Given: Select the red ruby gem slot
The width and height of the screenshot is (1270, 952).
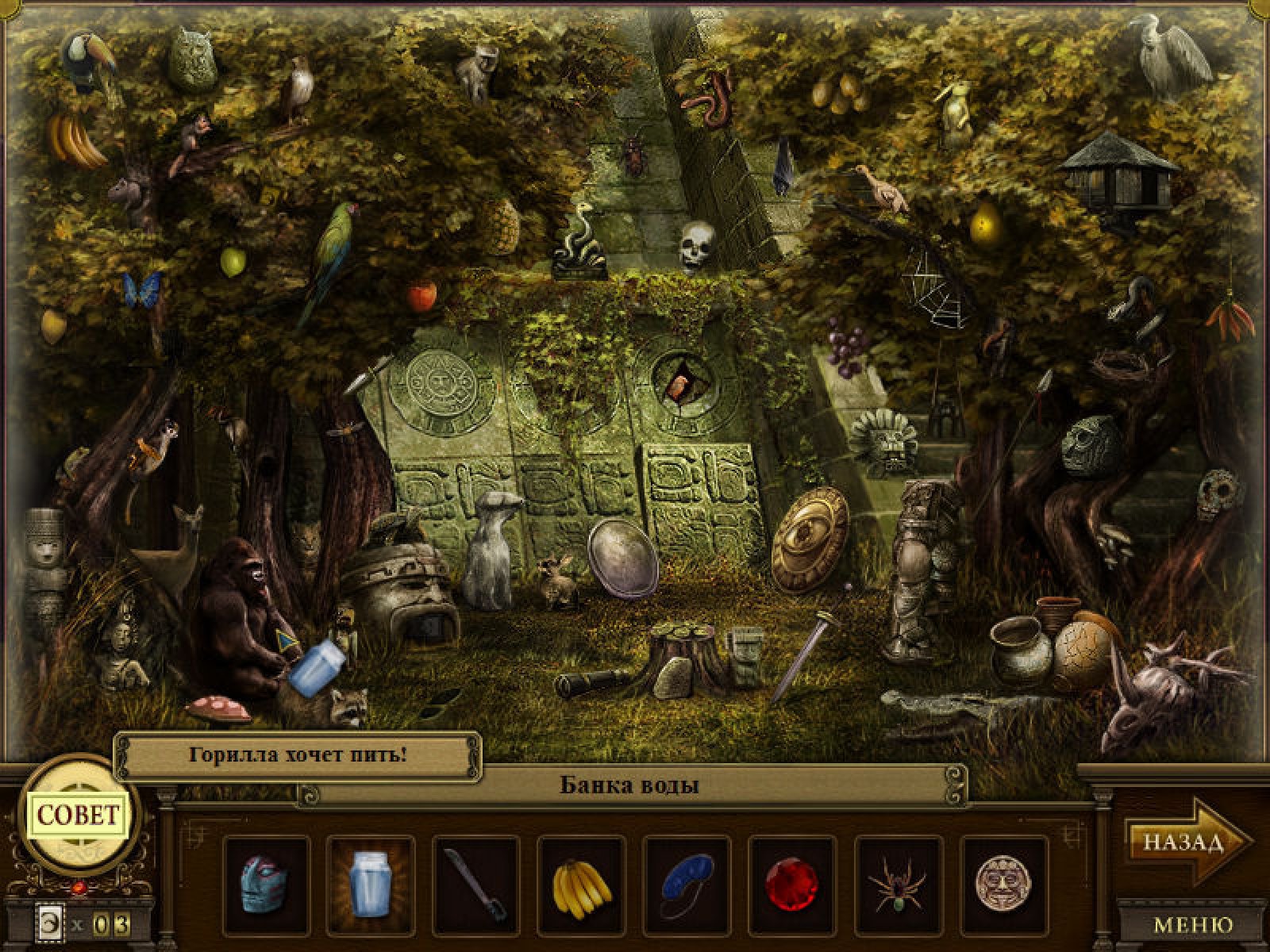Looking at the screenshot, I should tap(792, 885).
